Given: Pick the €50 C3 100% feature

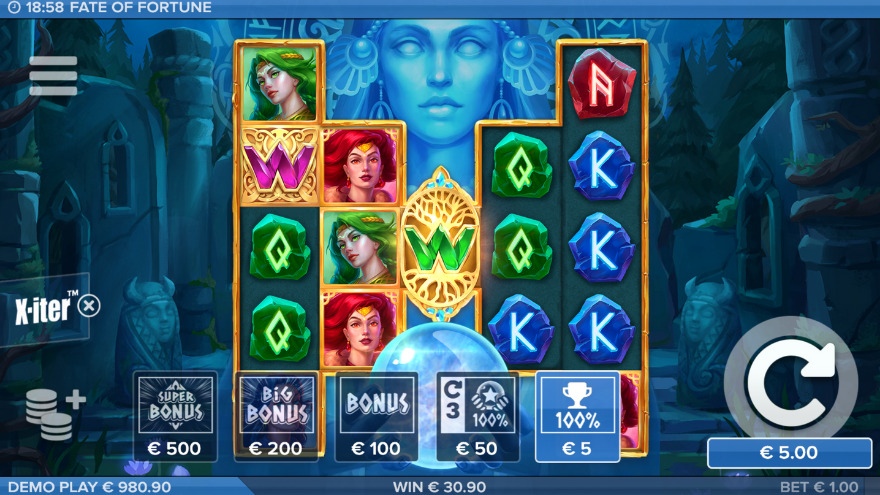Looking at the screenshot, I should tap(478, 416).
